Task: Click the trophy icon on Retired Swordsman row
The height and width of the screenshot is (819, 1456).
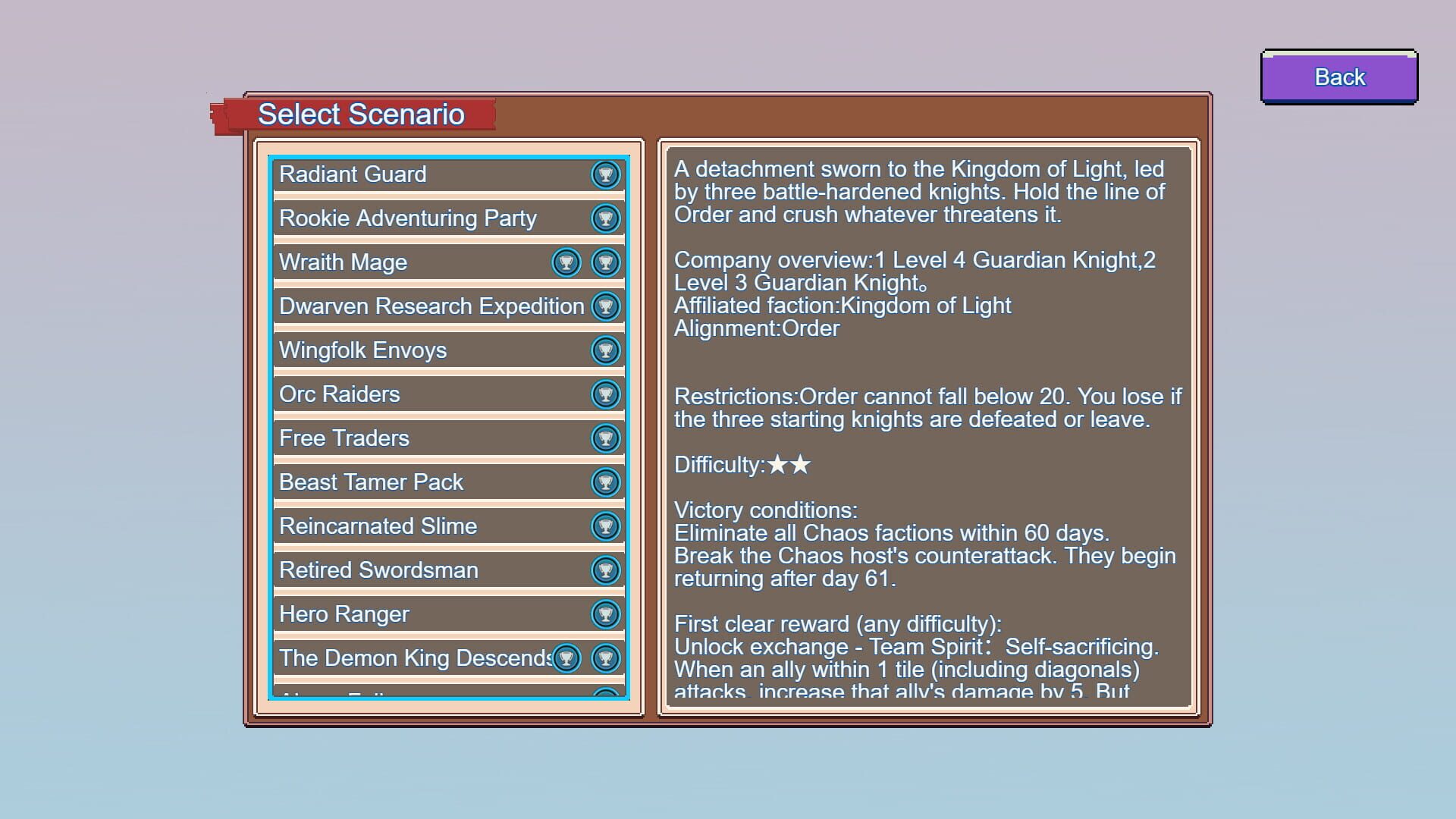Action: 604,570
